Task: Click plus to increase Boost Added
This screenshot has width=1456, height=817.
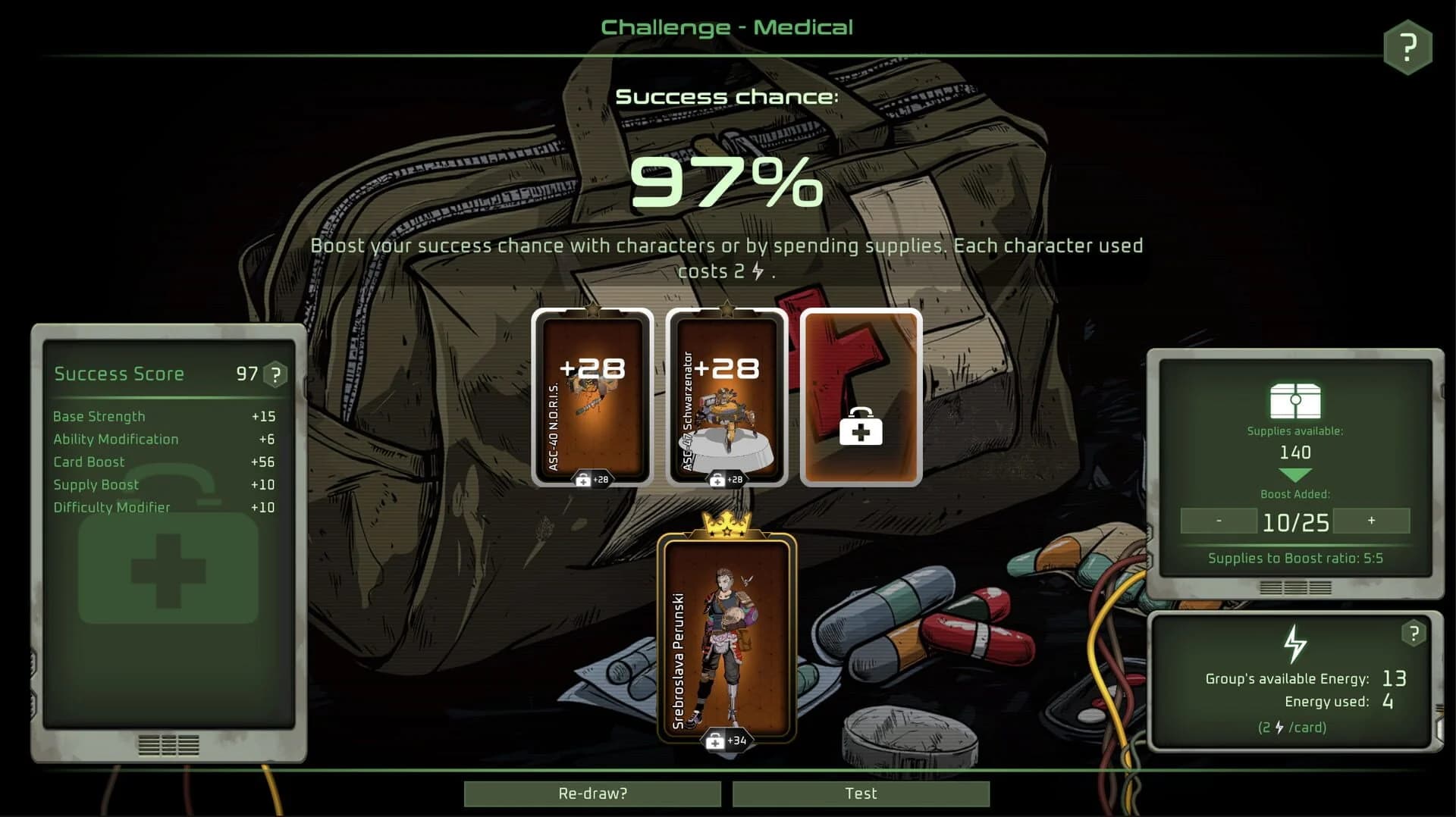Action: pos(1373,521)
